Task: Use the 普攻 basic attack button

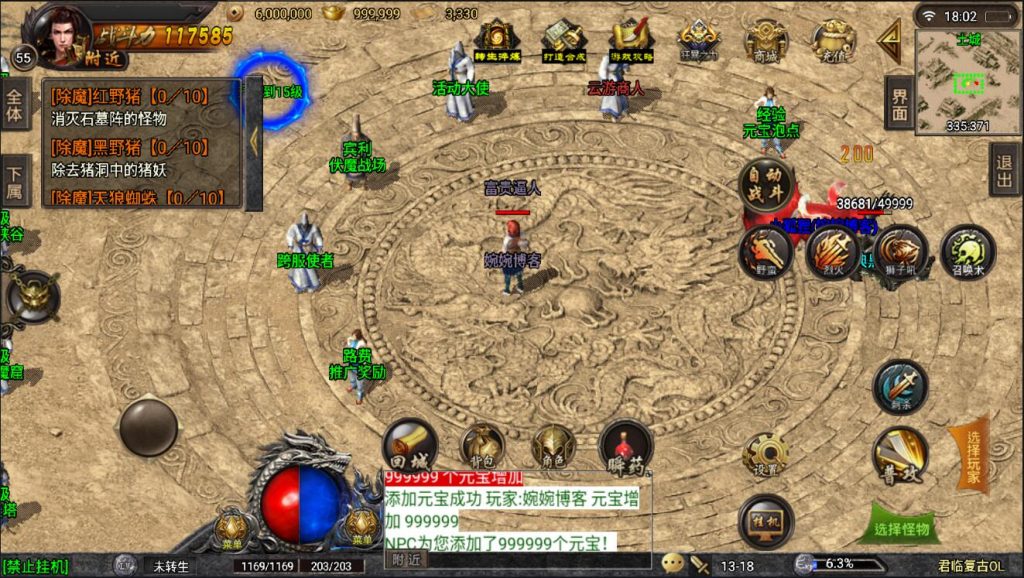Action: tap(900, 455)
